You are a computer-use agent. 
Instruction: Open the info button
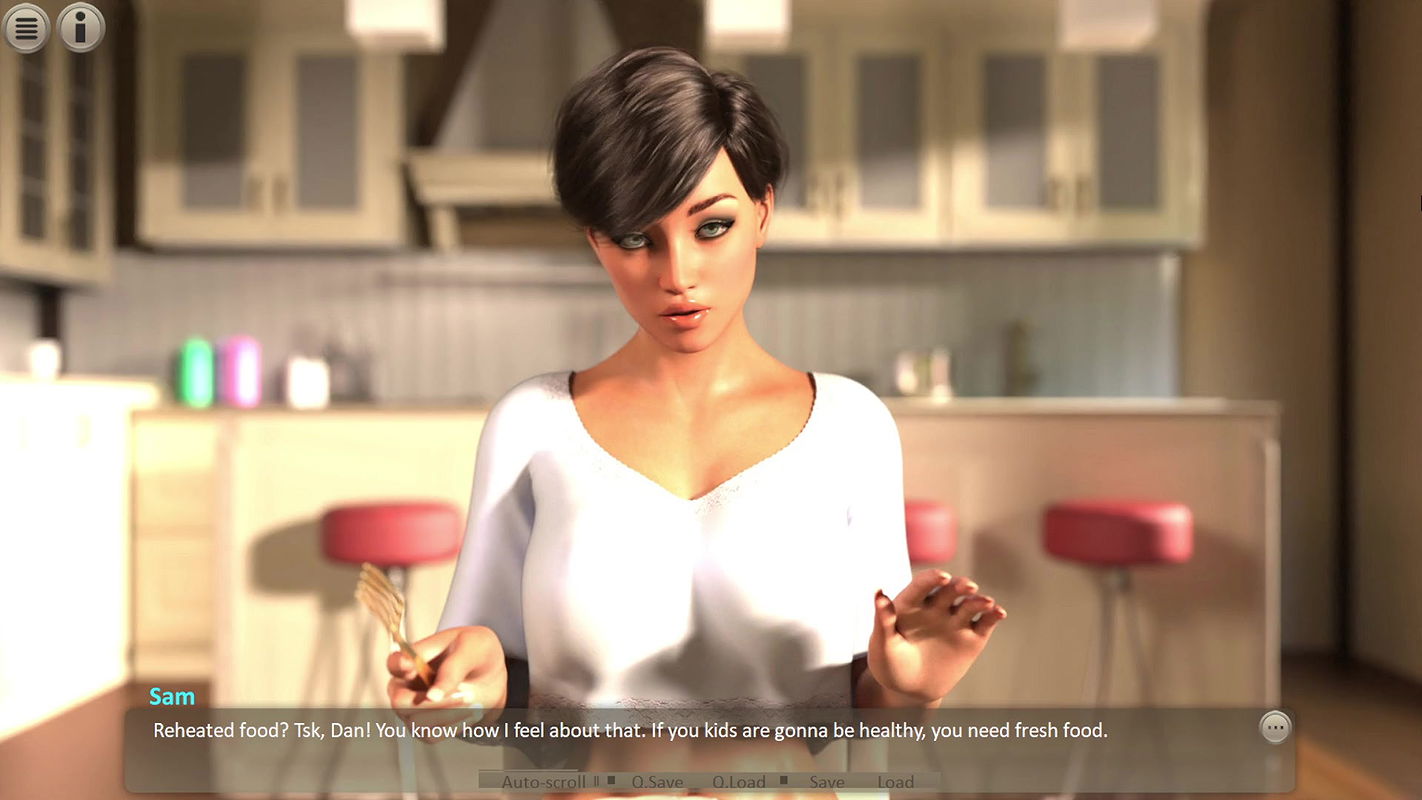tap(81, 27)
